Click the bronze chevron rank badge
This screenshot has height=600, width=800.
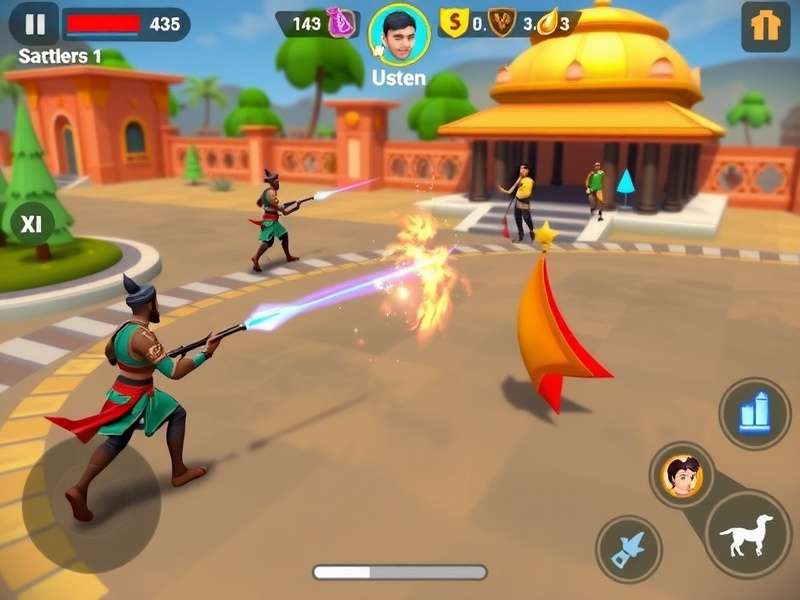[x=502, y=23]
